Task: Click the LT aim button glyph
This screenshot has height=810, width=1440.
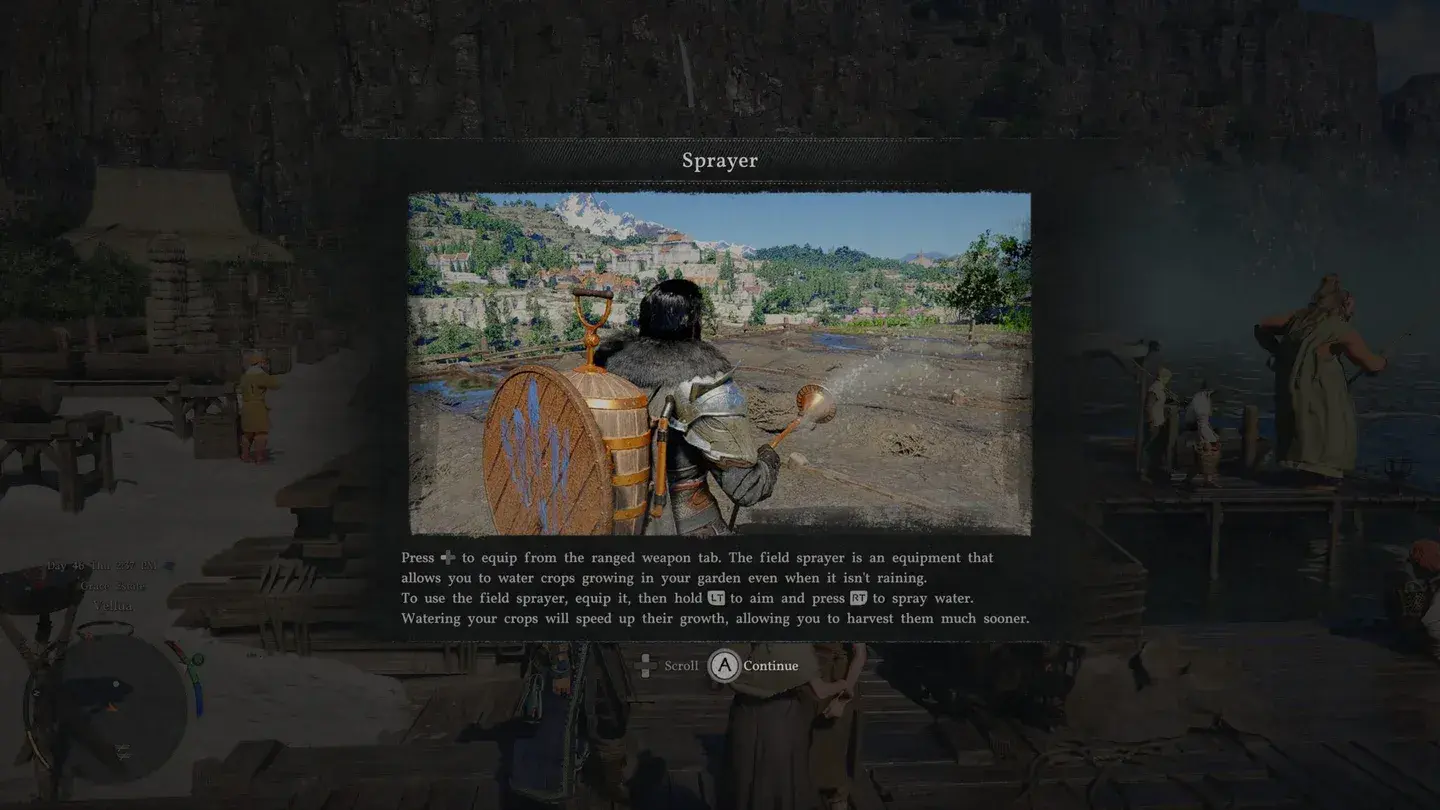Action: 716,598
